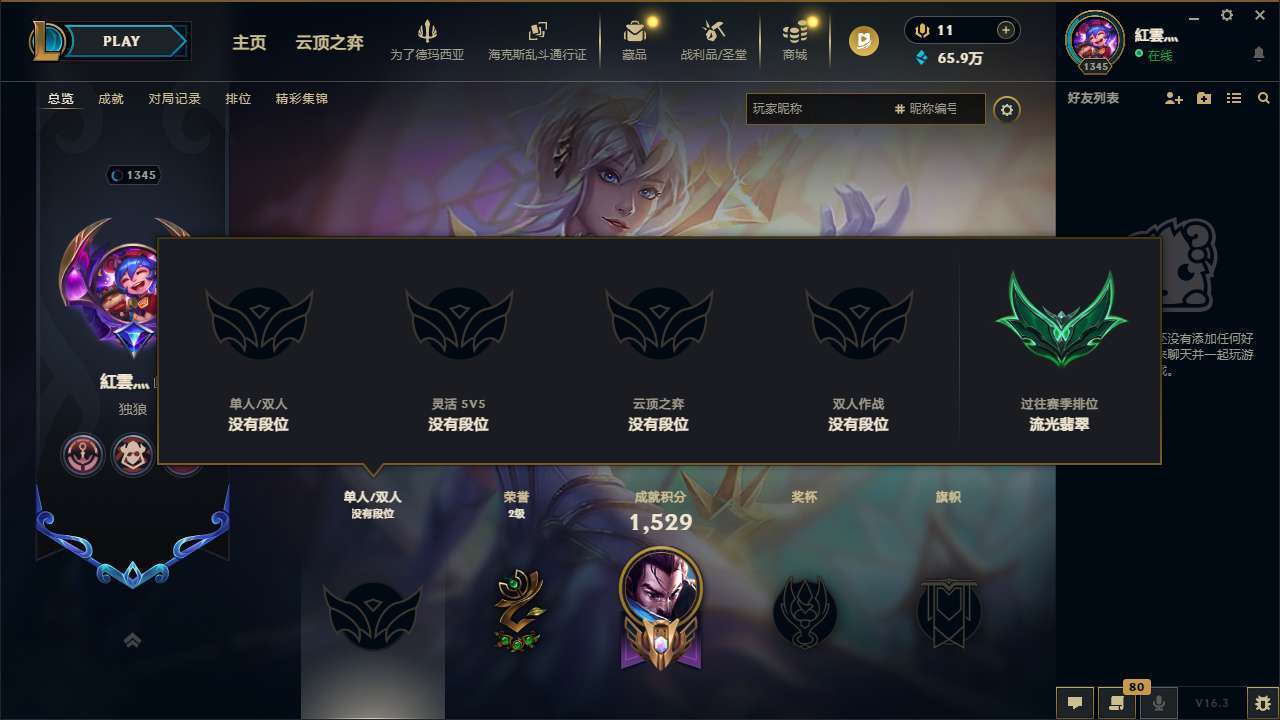Image resolution: width=1280 pixels, height=720 pixels.
Task: Open friends list display options list icon
Action: pyautogui.click(x=1235, y=98)
